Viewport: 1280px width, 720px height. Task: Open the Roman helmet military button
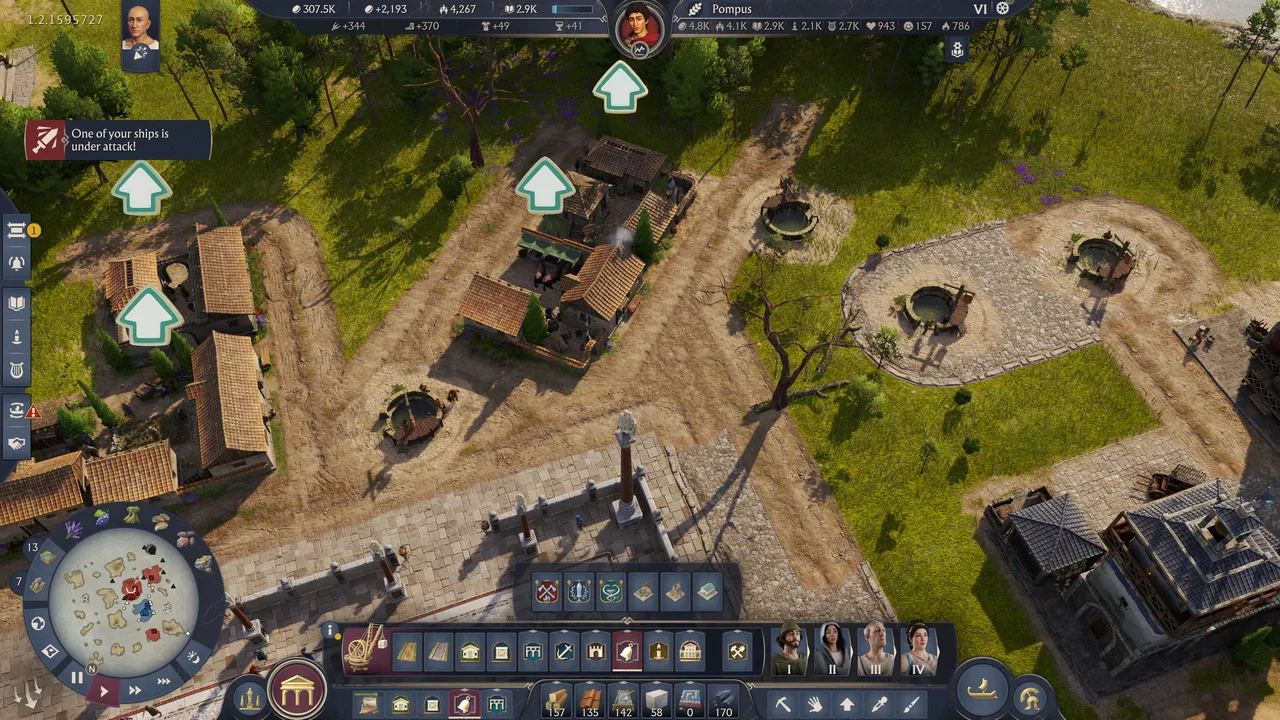tap(1029, 698)
